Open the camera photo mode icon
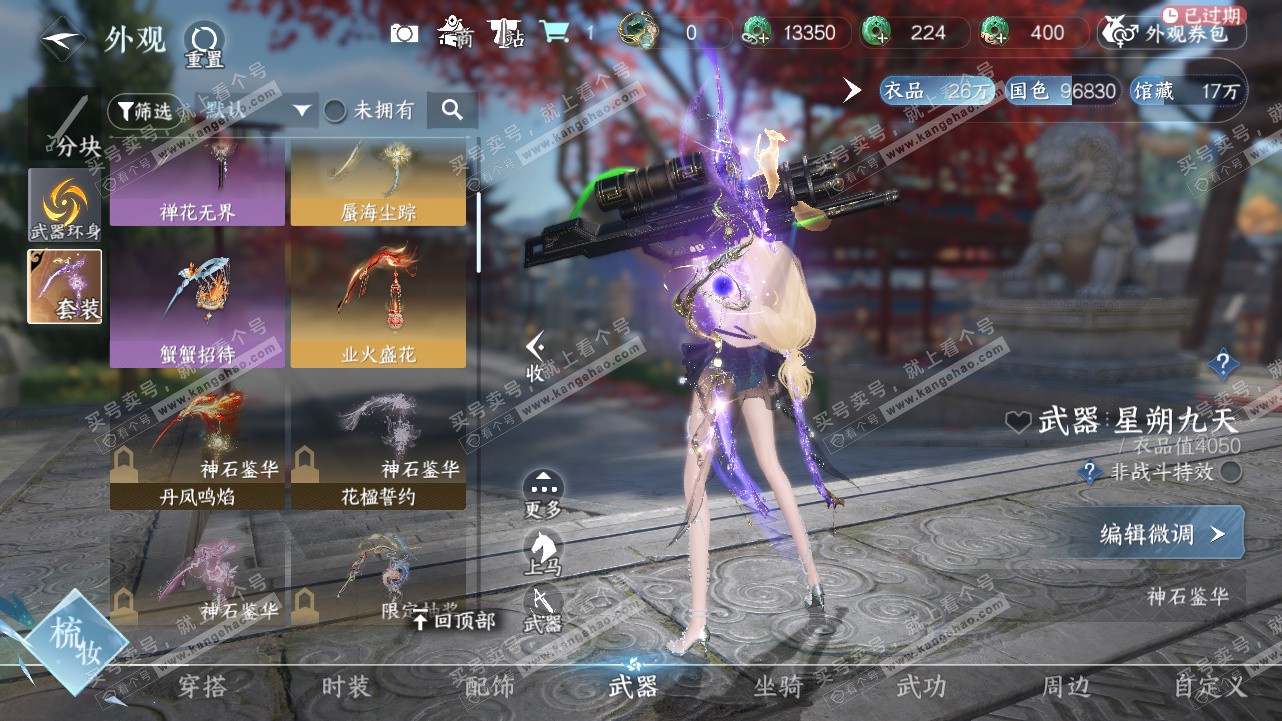This screenshot has height=721, width=1282. pyautogui.click(x=404, y=33)
